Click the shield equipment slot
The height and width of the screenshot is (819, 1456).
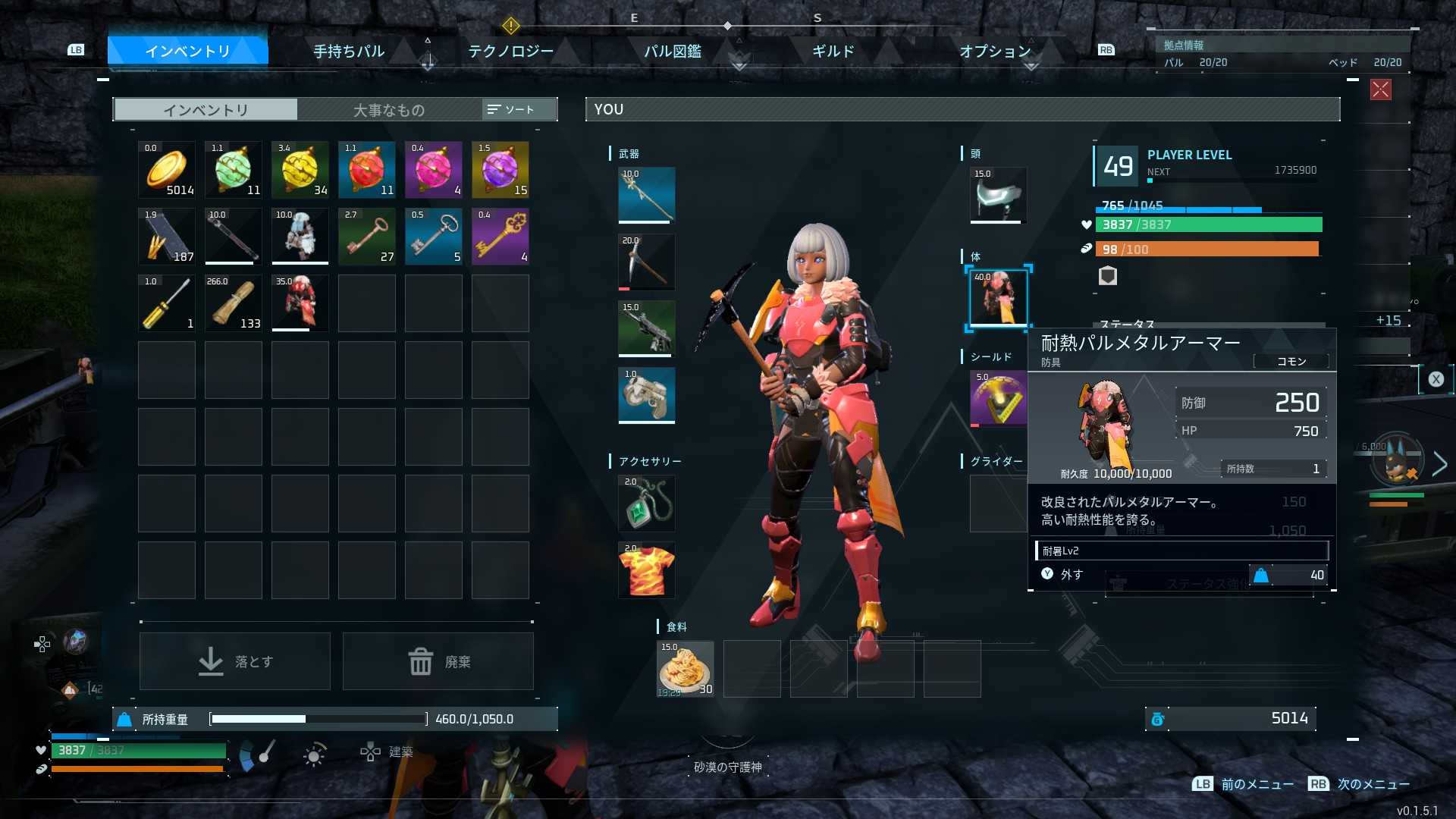pos(998,397)
